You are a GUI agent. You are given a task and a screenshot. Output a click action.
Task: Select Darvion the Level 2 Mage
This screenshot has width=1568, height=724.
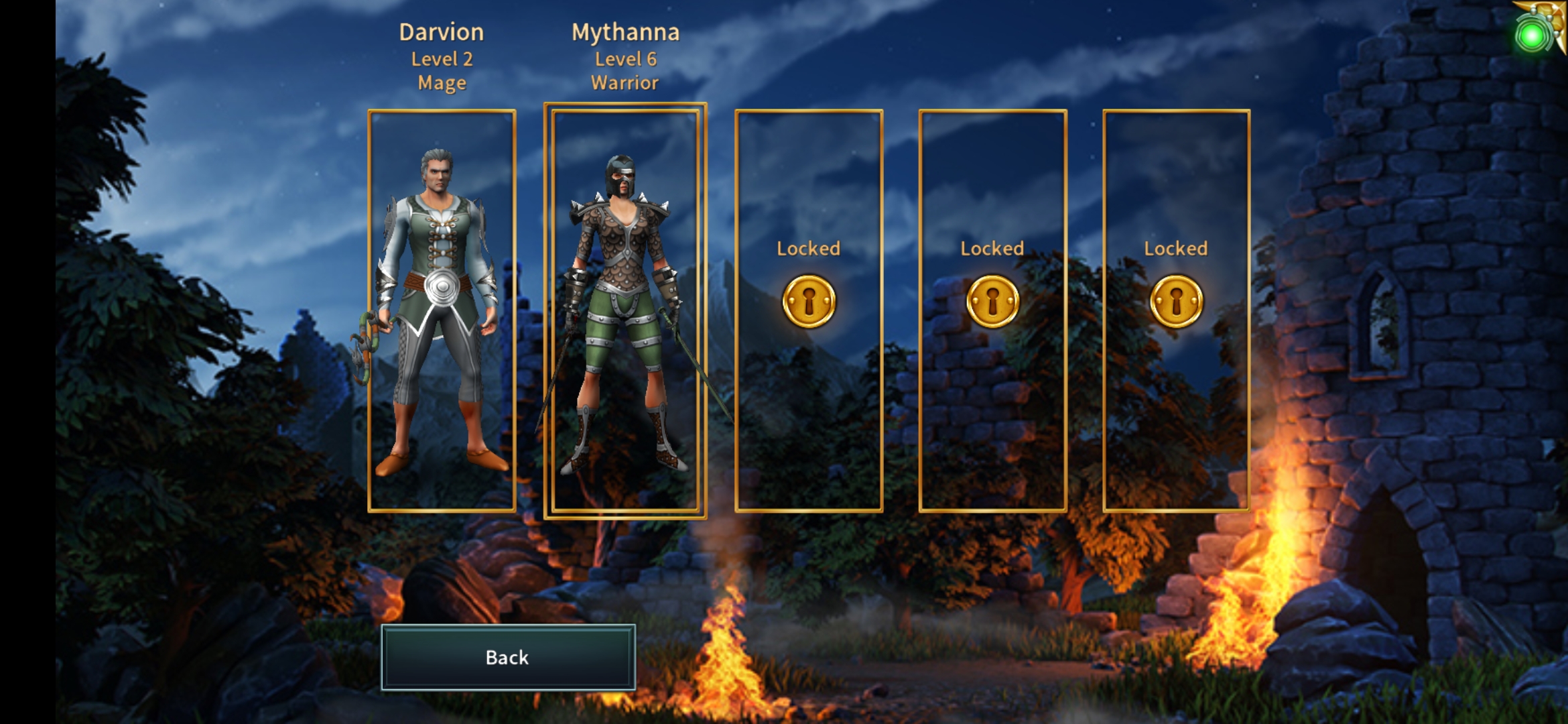(442, 310)
